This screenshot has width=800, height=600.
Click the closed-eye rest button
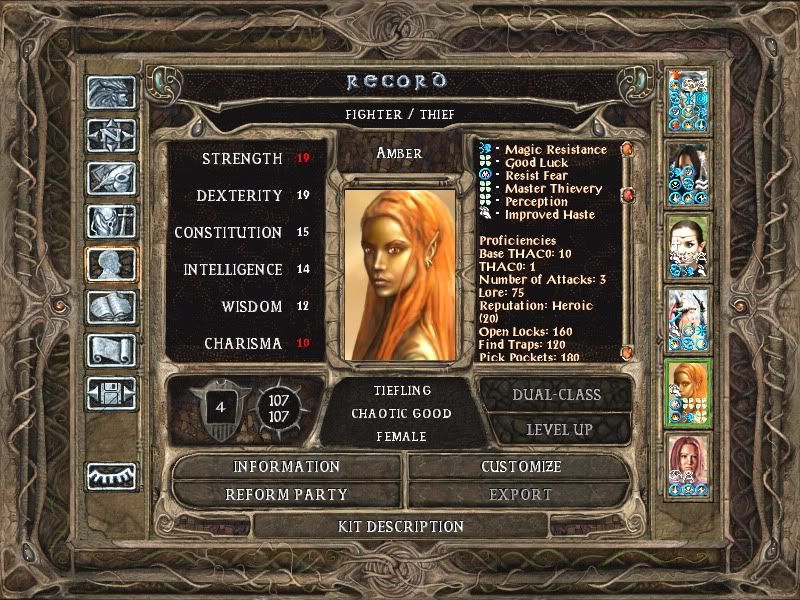110,476
